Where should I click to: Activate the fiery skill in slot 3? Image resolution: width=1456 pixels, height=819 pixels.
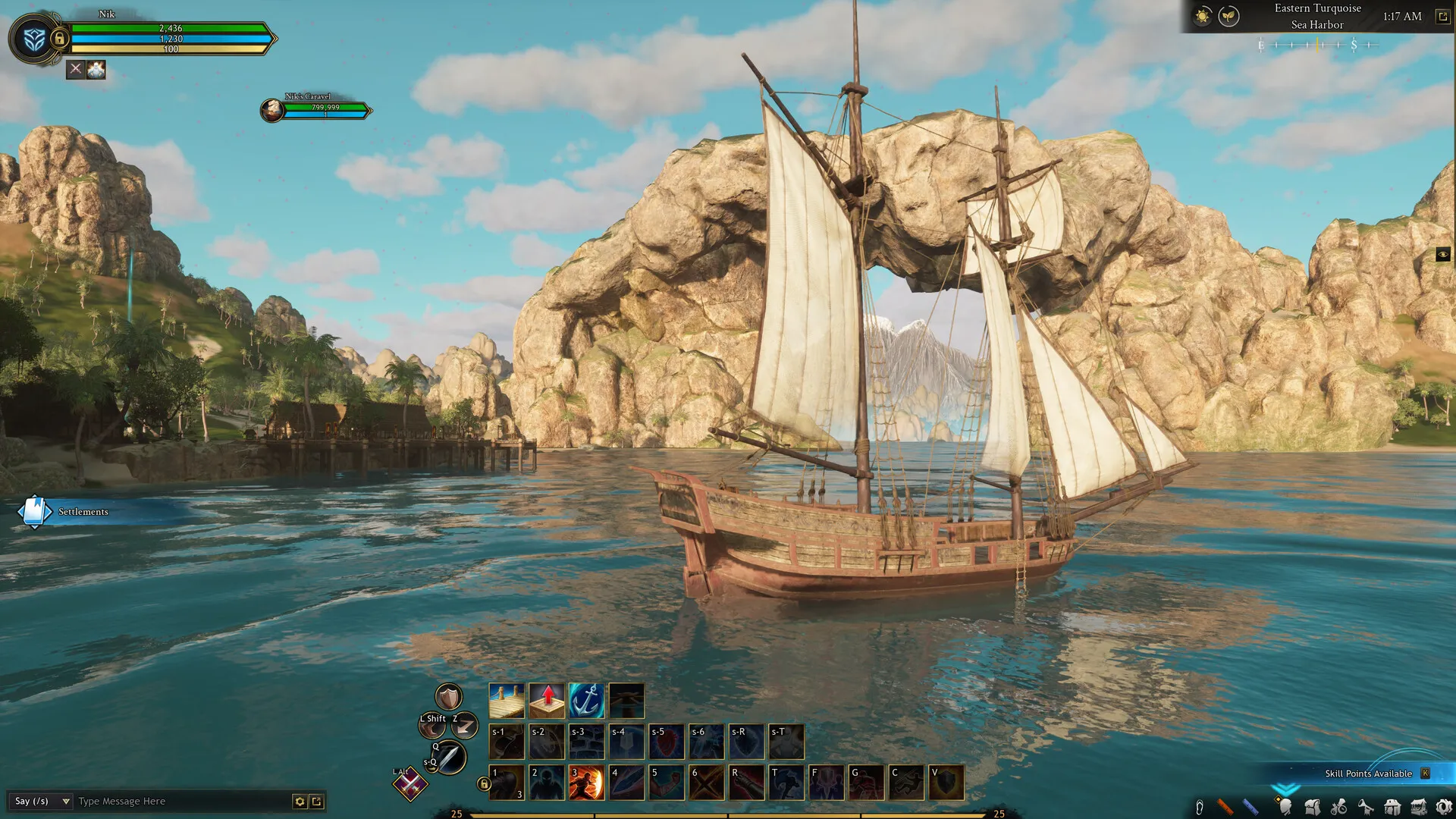(x=585, y=782)
